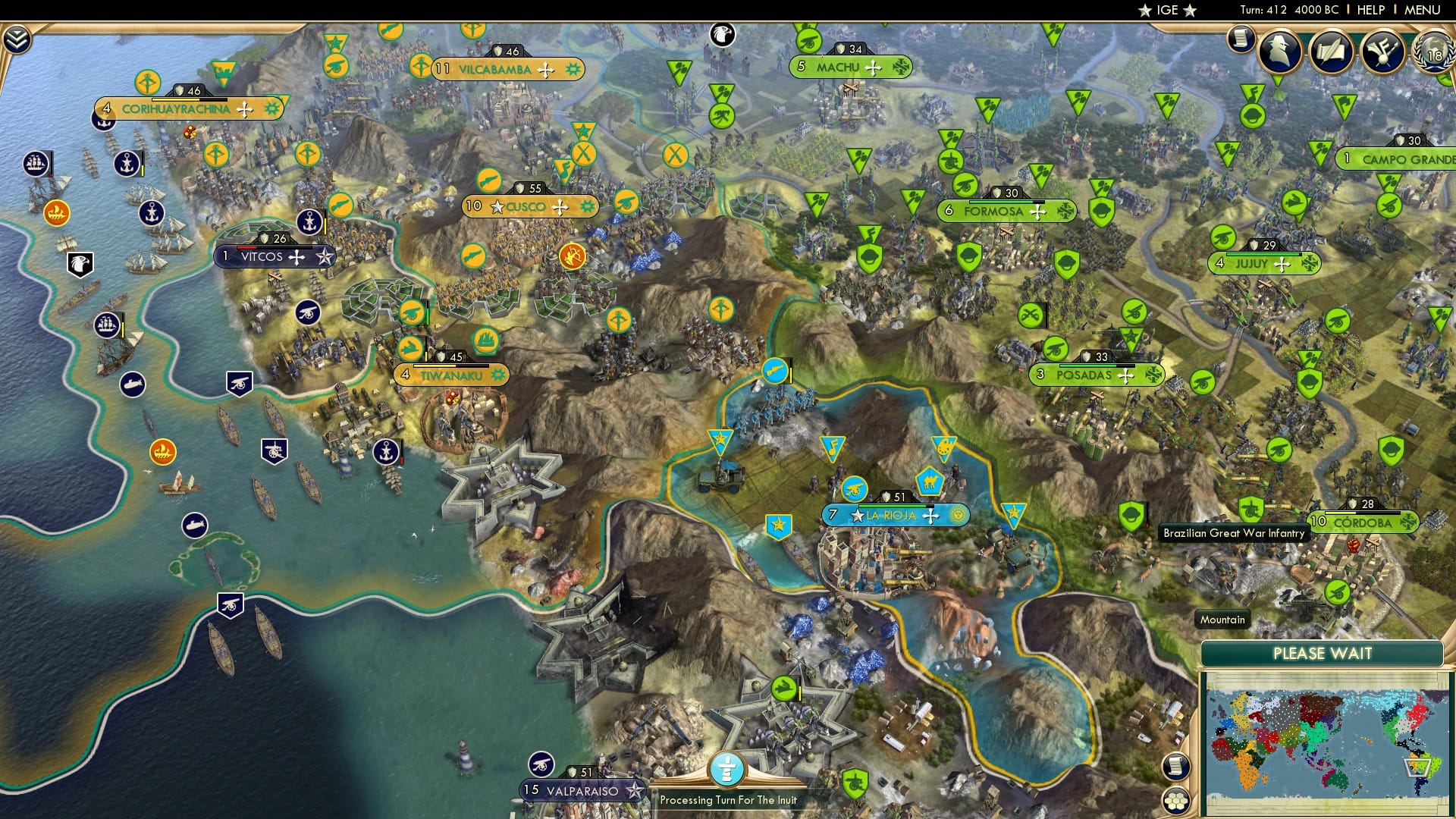Viewport: 1456px width, 819px height.
Task: Click the scroll log icon beside the minimap
Action: 1175,767
